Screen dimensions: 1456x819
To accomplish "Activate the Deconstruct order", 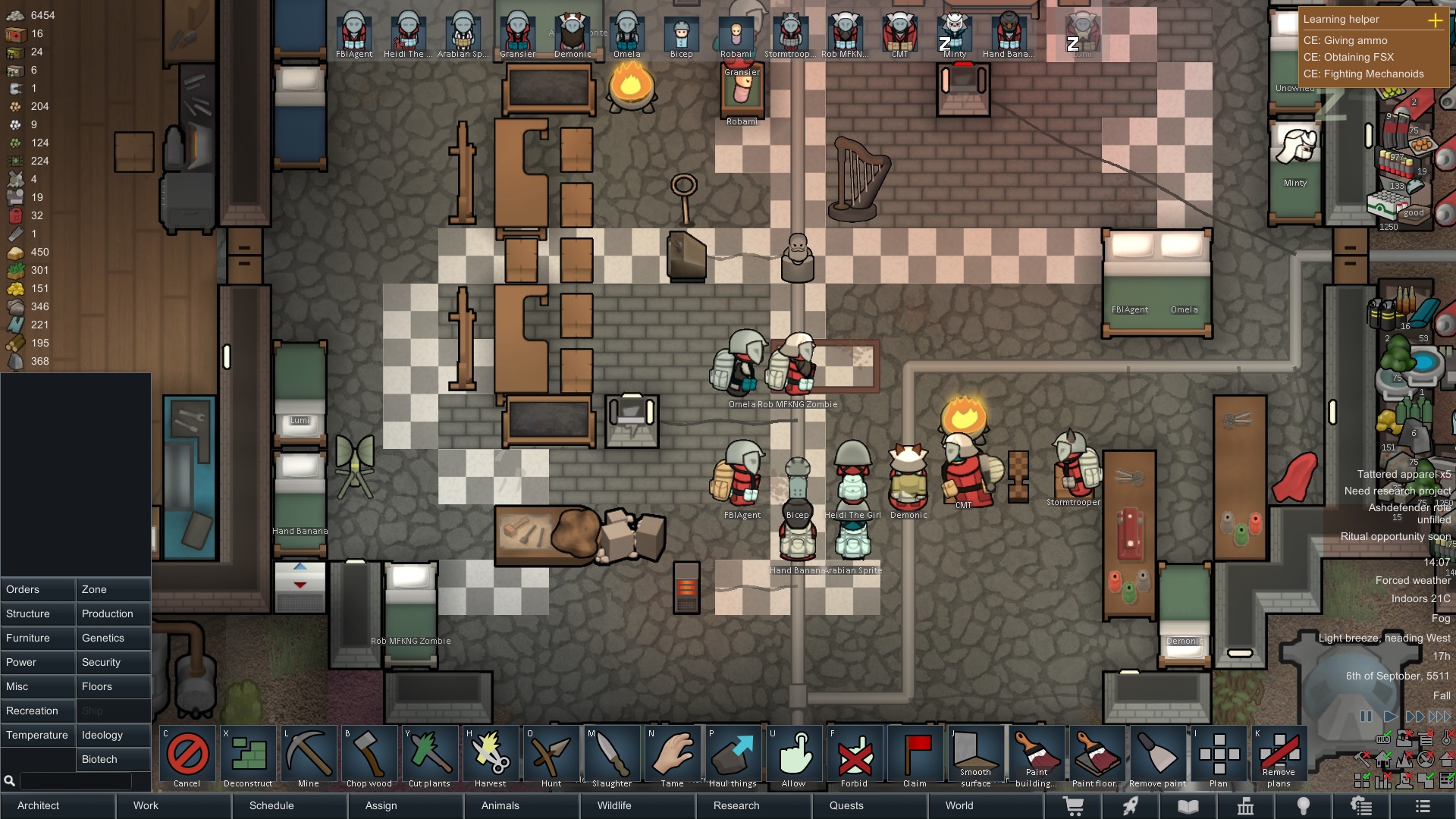I will (248, 758).
